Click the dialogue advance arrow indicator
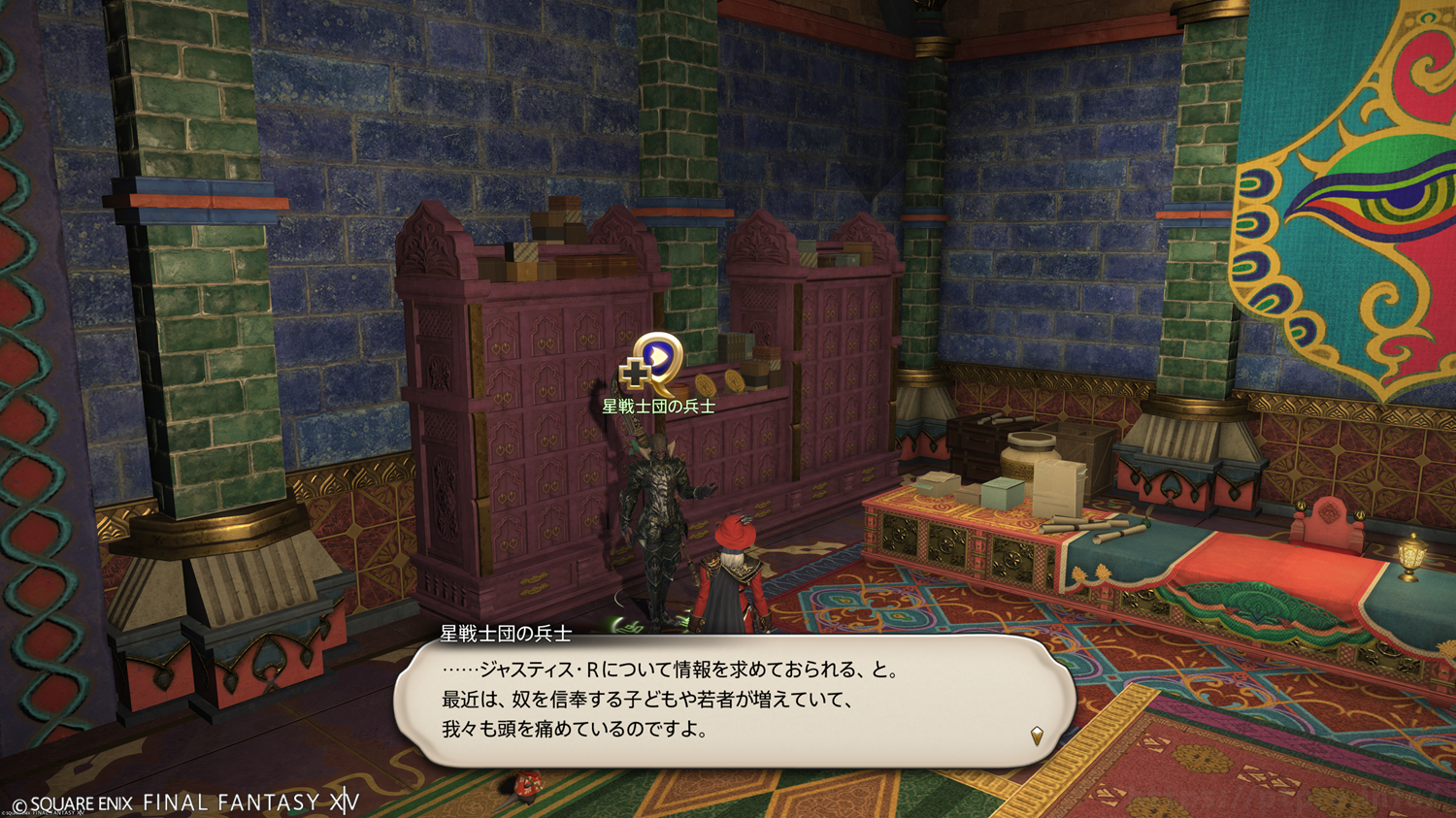 (x=1037, y=736)
